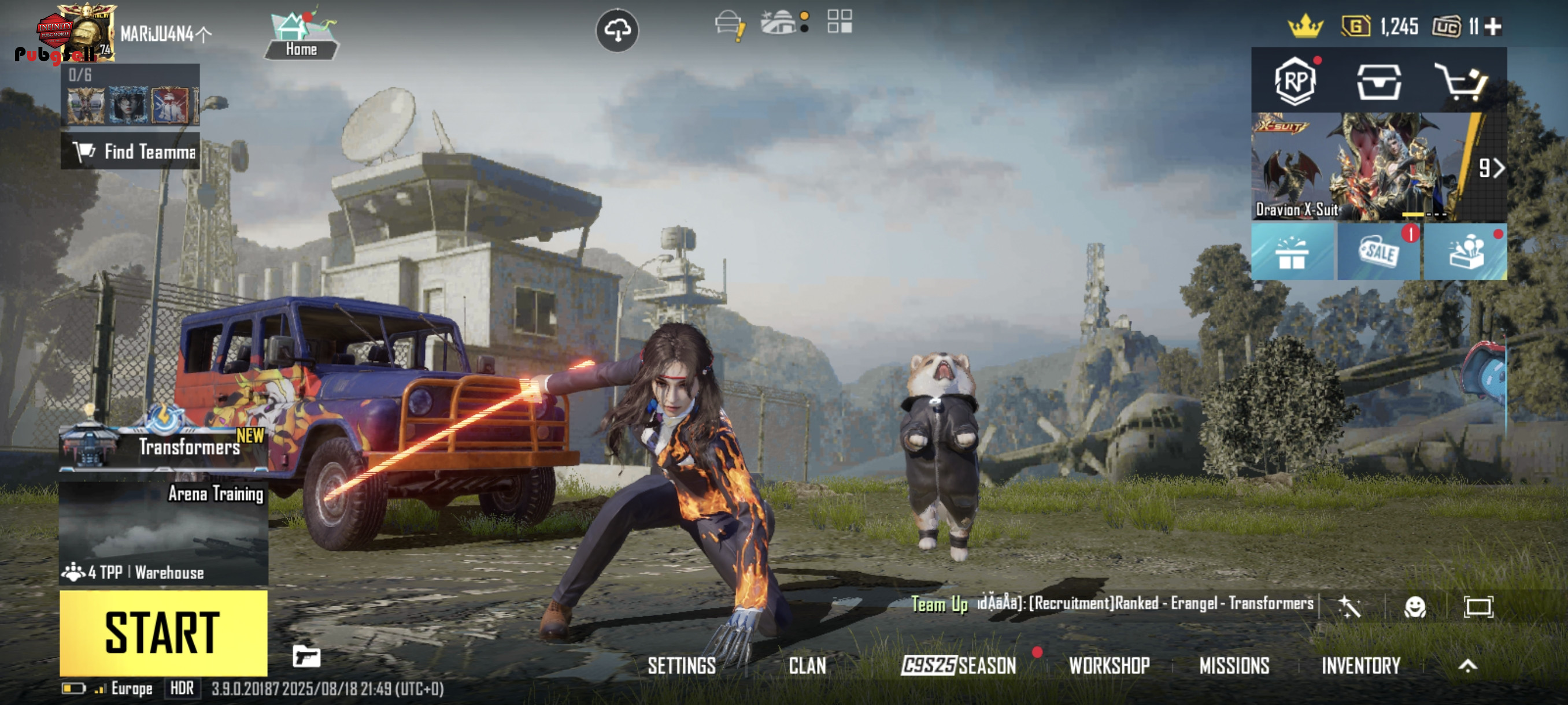Open the Clan page
The image size is (1568, 705).
coord(807,666)
